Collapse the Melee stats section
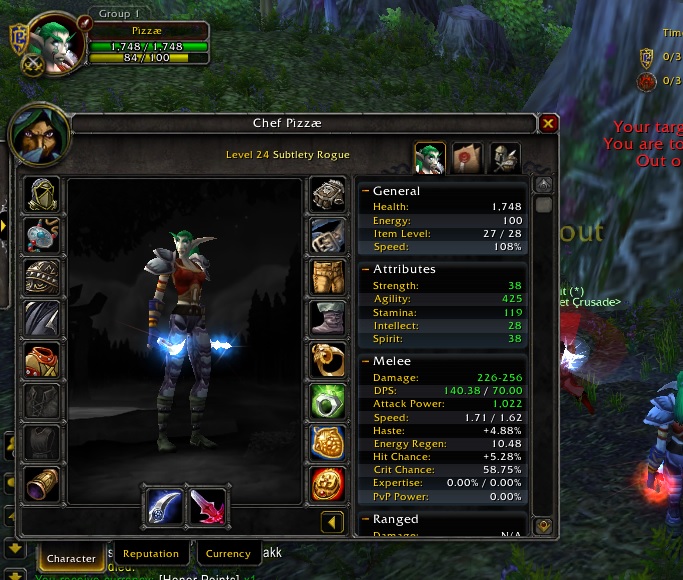The image size is (683, 580). (x=366, y=361)
